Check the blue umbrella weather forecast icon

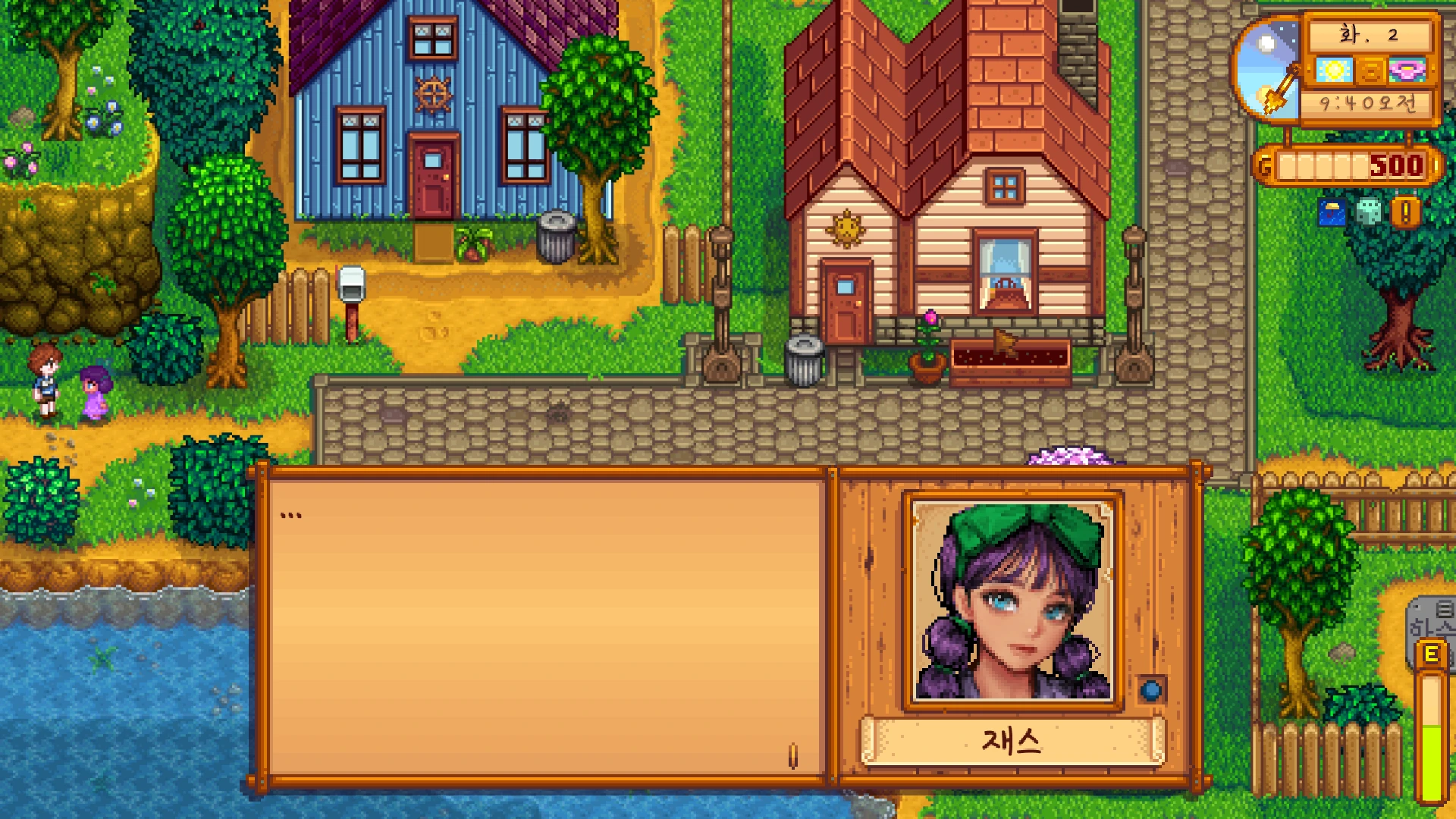(x=1332, y=213)
